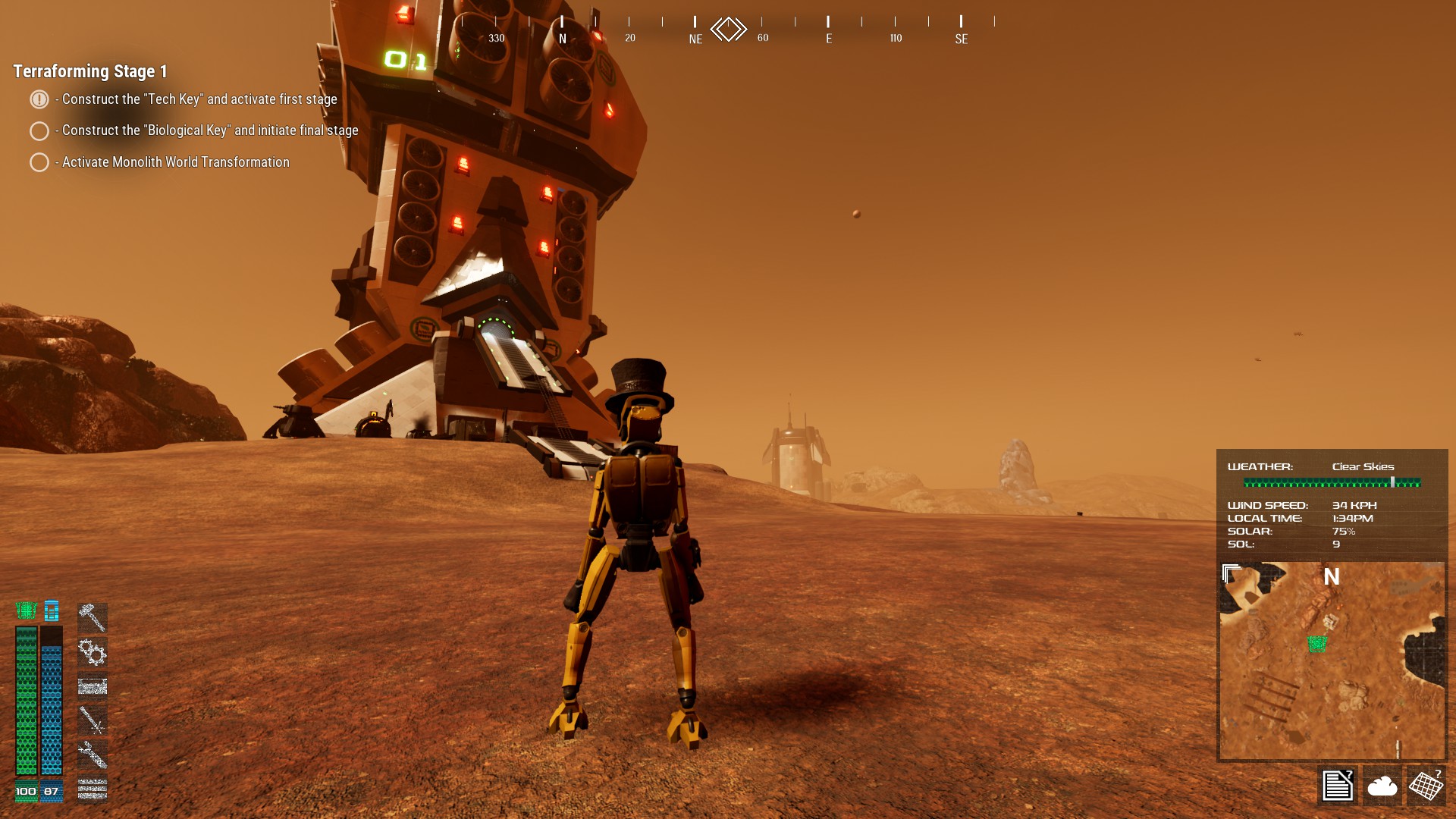Image resolution: width=1456 pixels, height=819 pixels.
Task: Select the beam-shaped block tool slot
Action: (x=93, y=686)
